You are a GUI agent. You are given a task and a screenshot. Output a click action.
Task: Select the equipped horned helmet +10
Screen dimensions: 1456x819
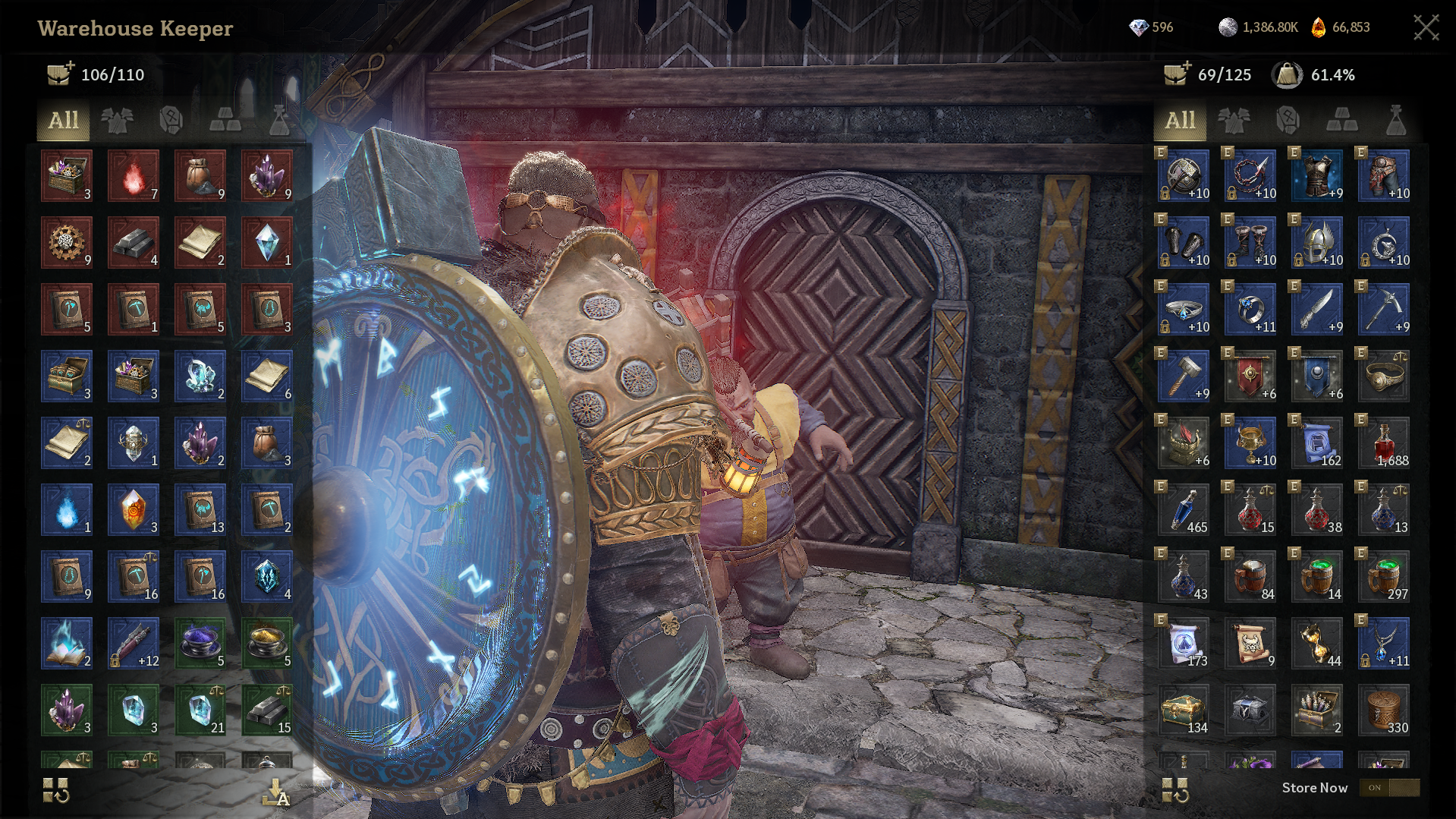point(1317,243)
